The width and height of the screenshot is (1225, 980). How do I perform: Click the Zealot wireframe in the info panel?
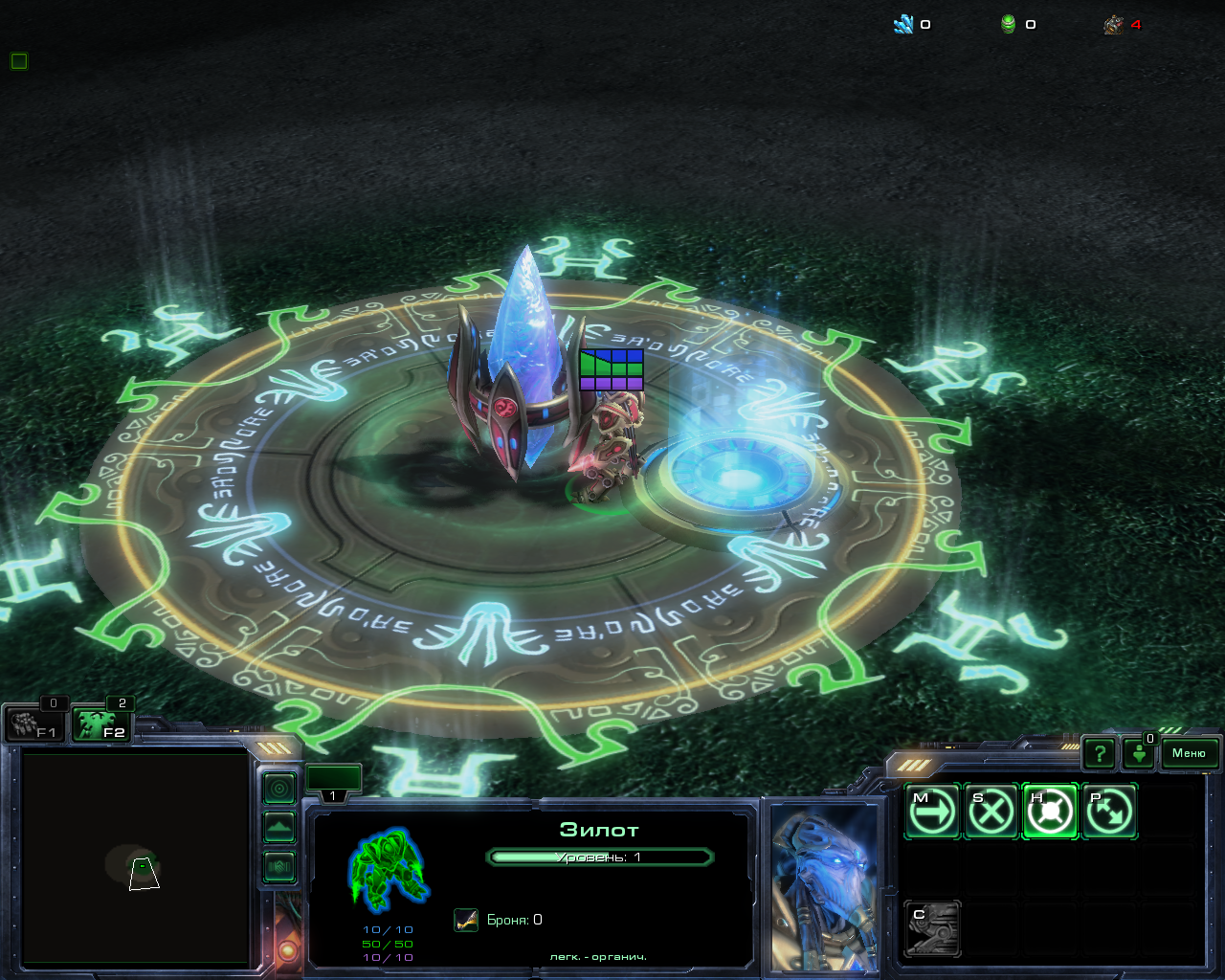click(388, 869)
